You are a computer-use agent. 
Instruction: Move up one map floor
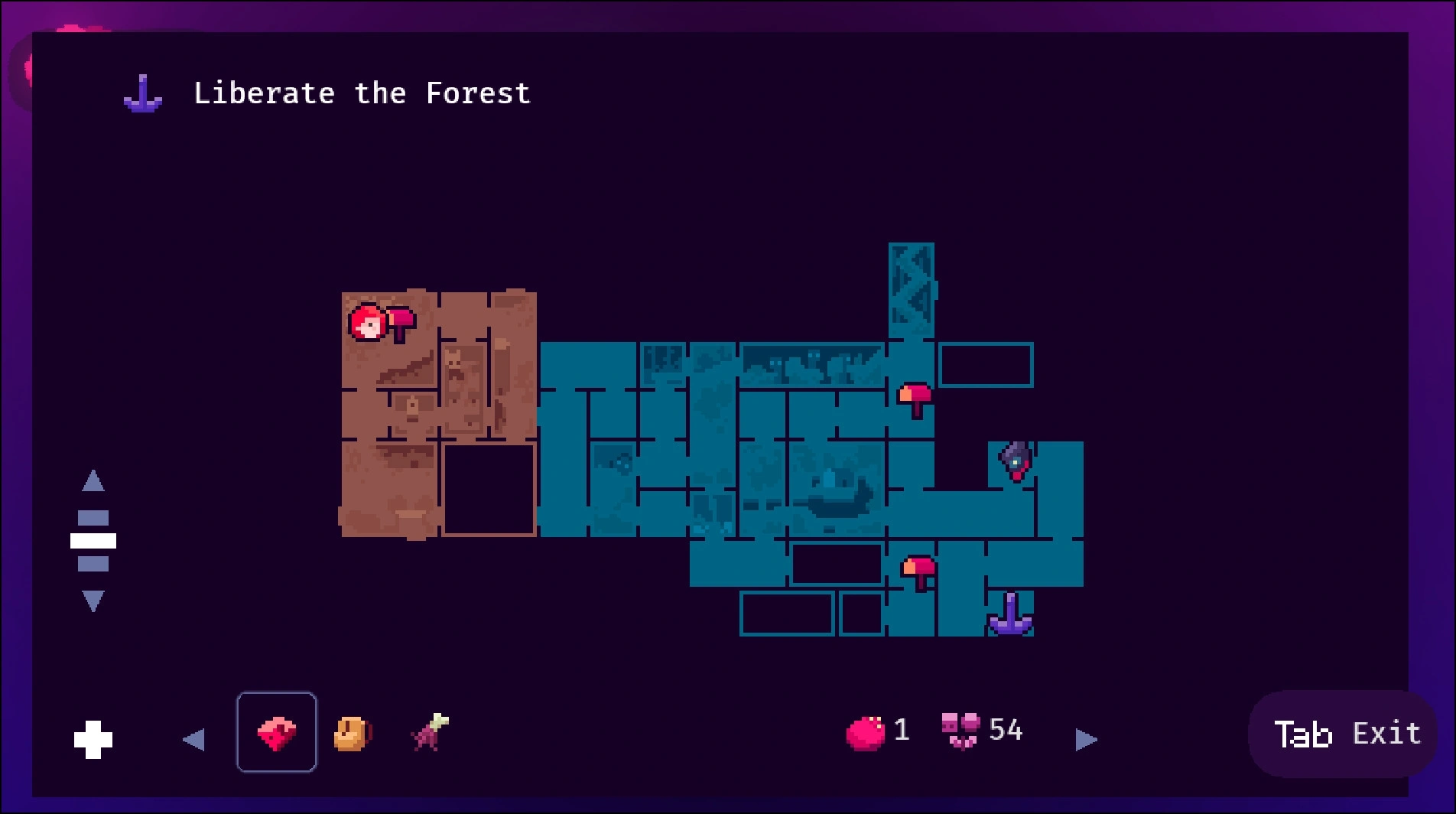pyautogui.click(x=93, y=481)
